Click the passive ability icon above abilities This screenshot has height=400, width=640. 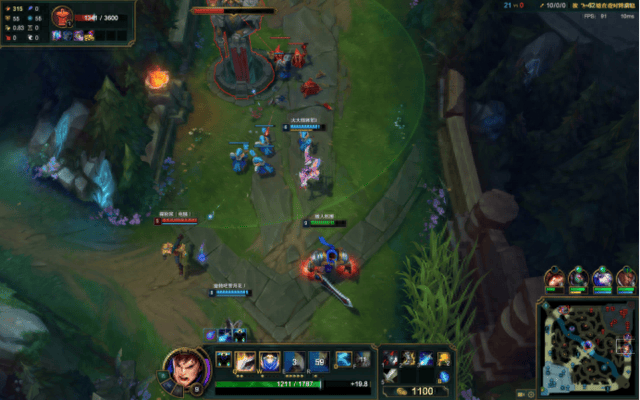pyautogui.click(x=223, y=359)
